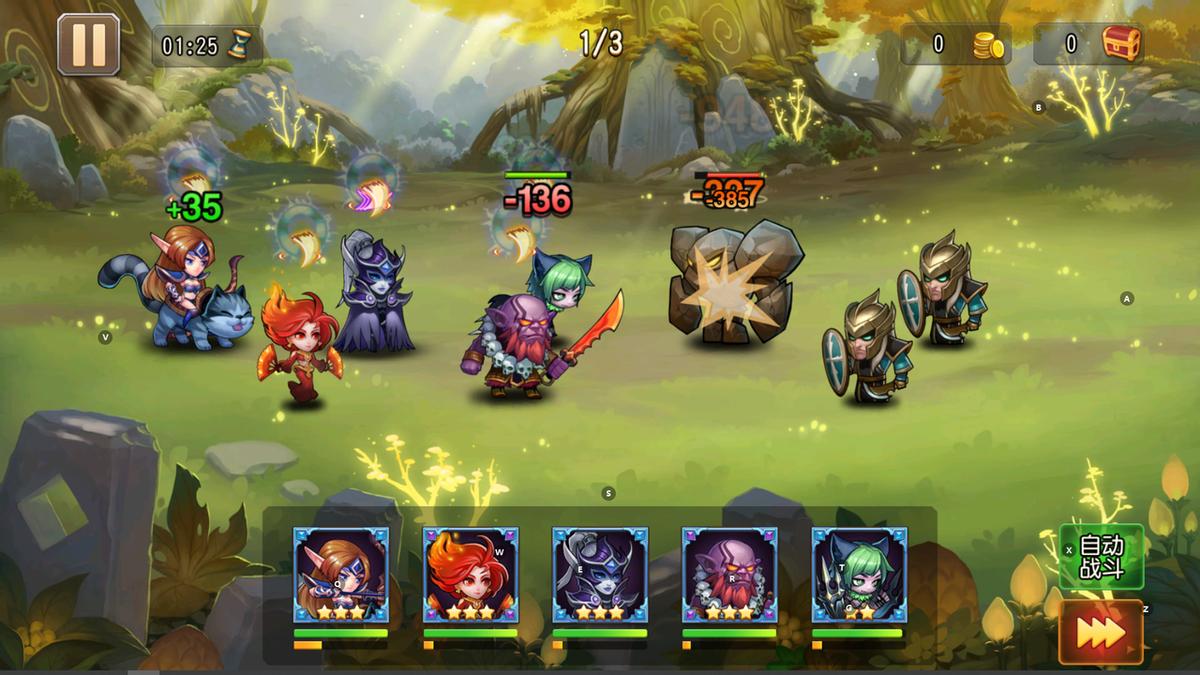Pause the battle
This screenshot has width=1200, height=675.
pos(88,45)
